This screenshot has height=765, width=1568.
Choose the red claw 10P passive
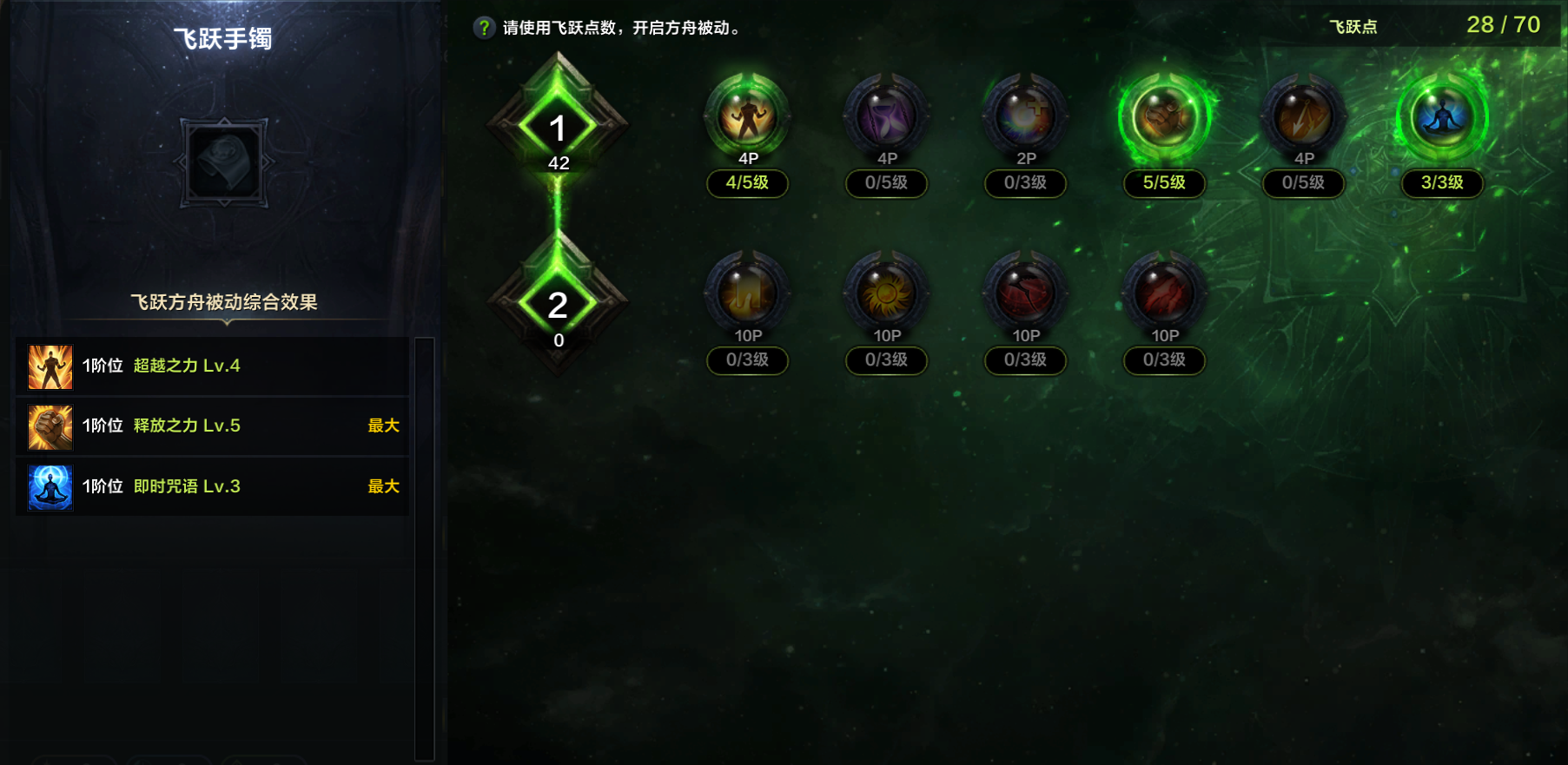pyautogui.click(x=1164, y=294)
